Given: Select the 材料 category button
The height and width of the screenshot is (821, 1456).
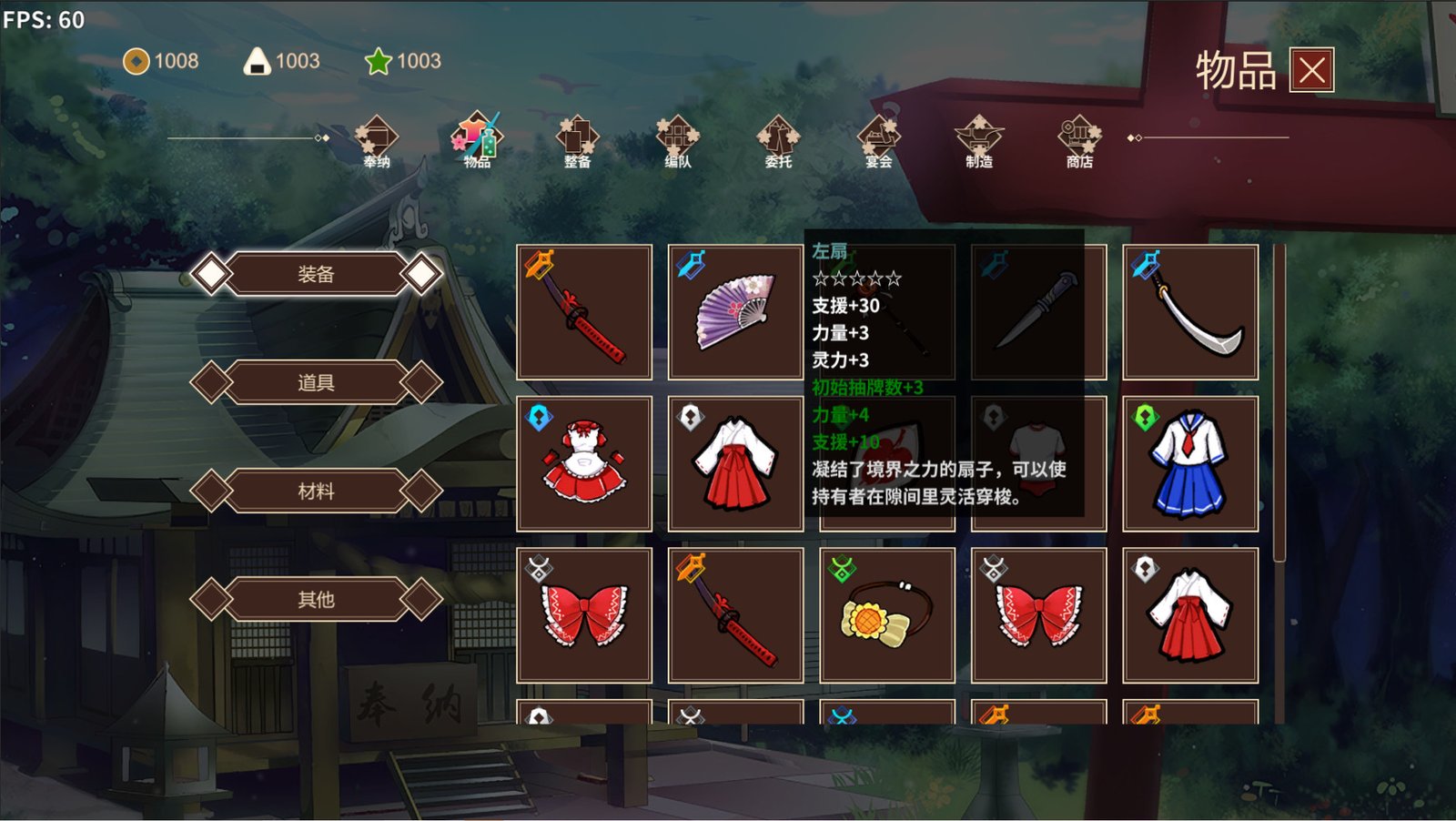Looking at the screenshot, I should coord(316,491).
